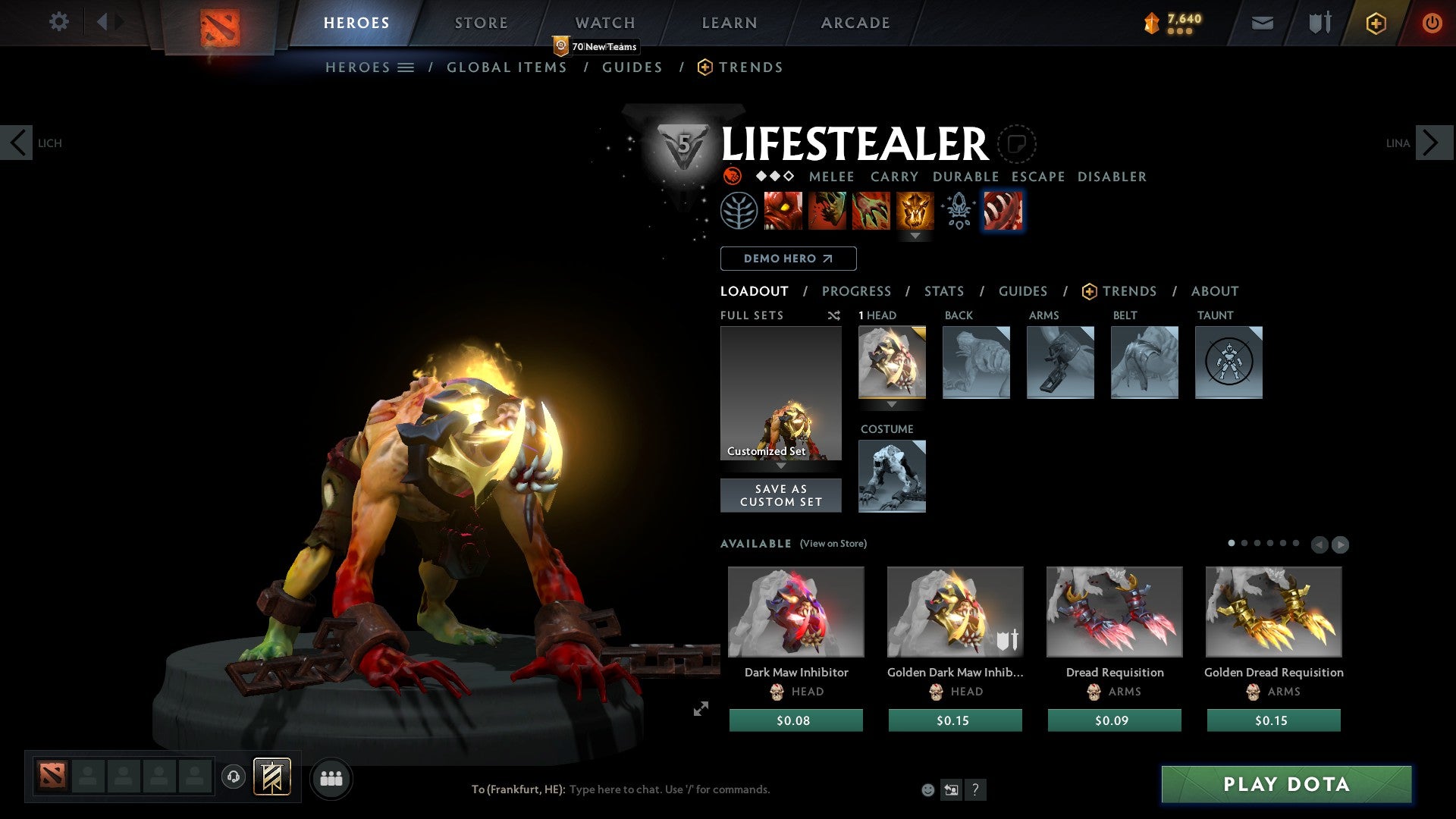This screenshot has height=819, width=1456.
Task: Switch to the STATS tab
Action: pos(944,291)
